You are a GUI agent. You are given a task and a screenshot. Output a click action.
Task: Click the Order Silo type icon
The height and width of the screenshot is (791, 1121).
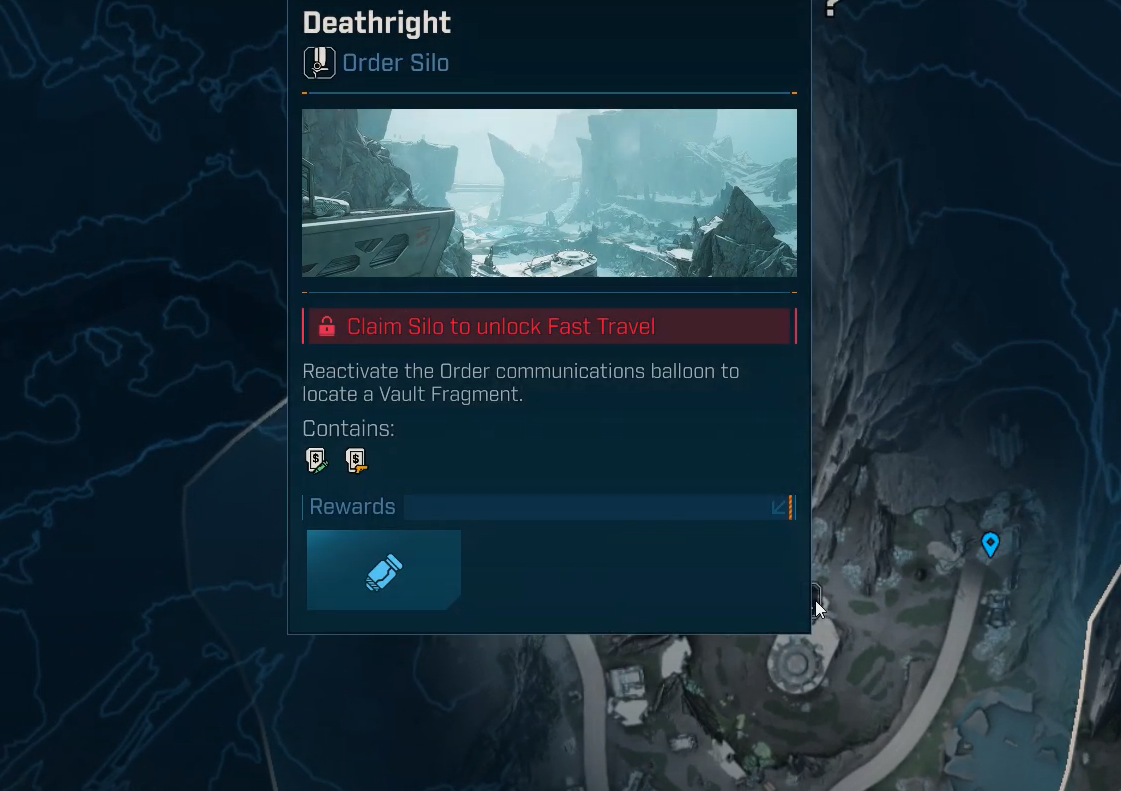pos(319,63)
